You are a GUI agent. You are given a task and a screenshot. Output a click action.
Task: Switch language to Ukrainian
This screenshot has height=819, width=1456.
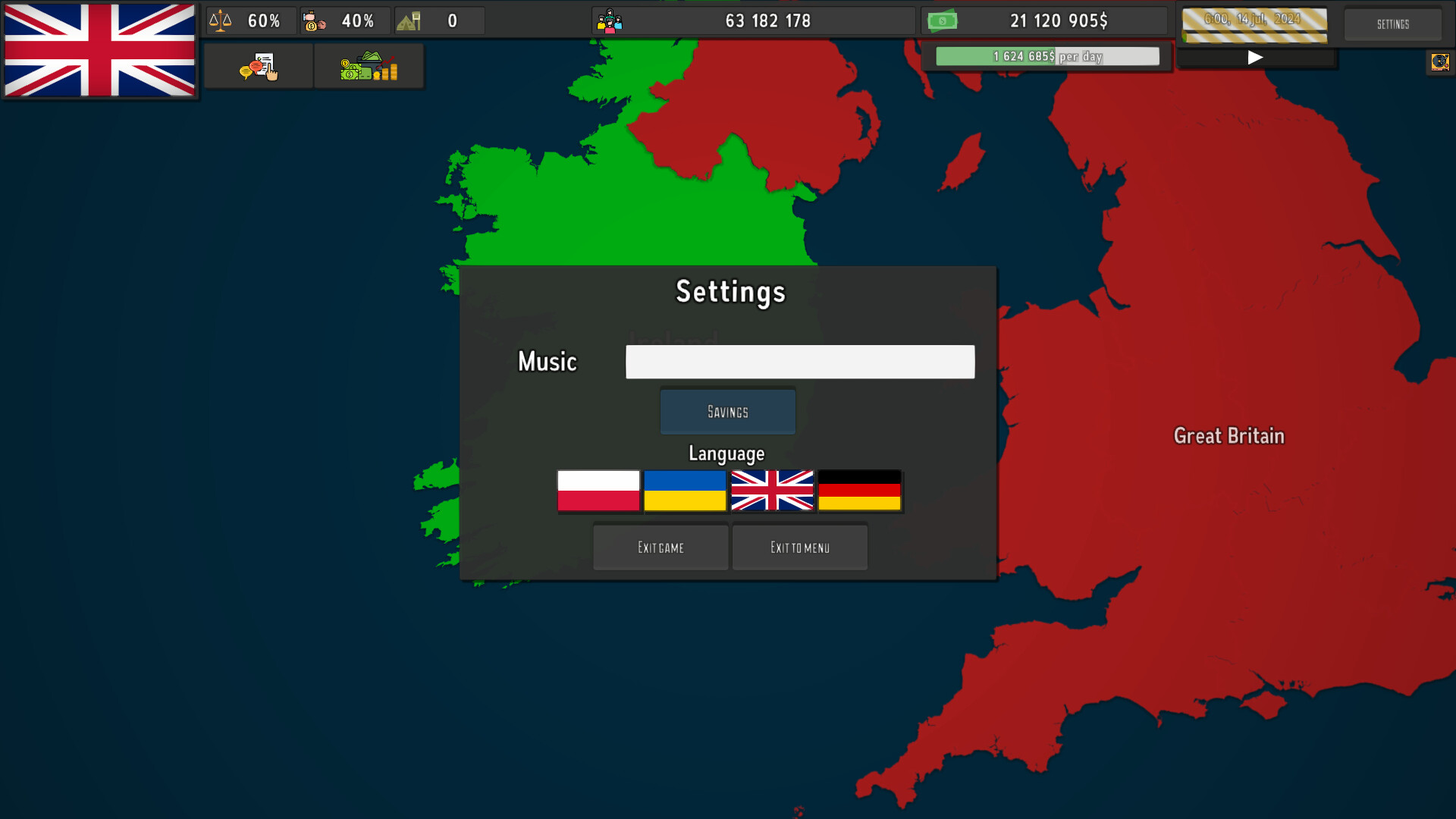pos(685,491)
